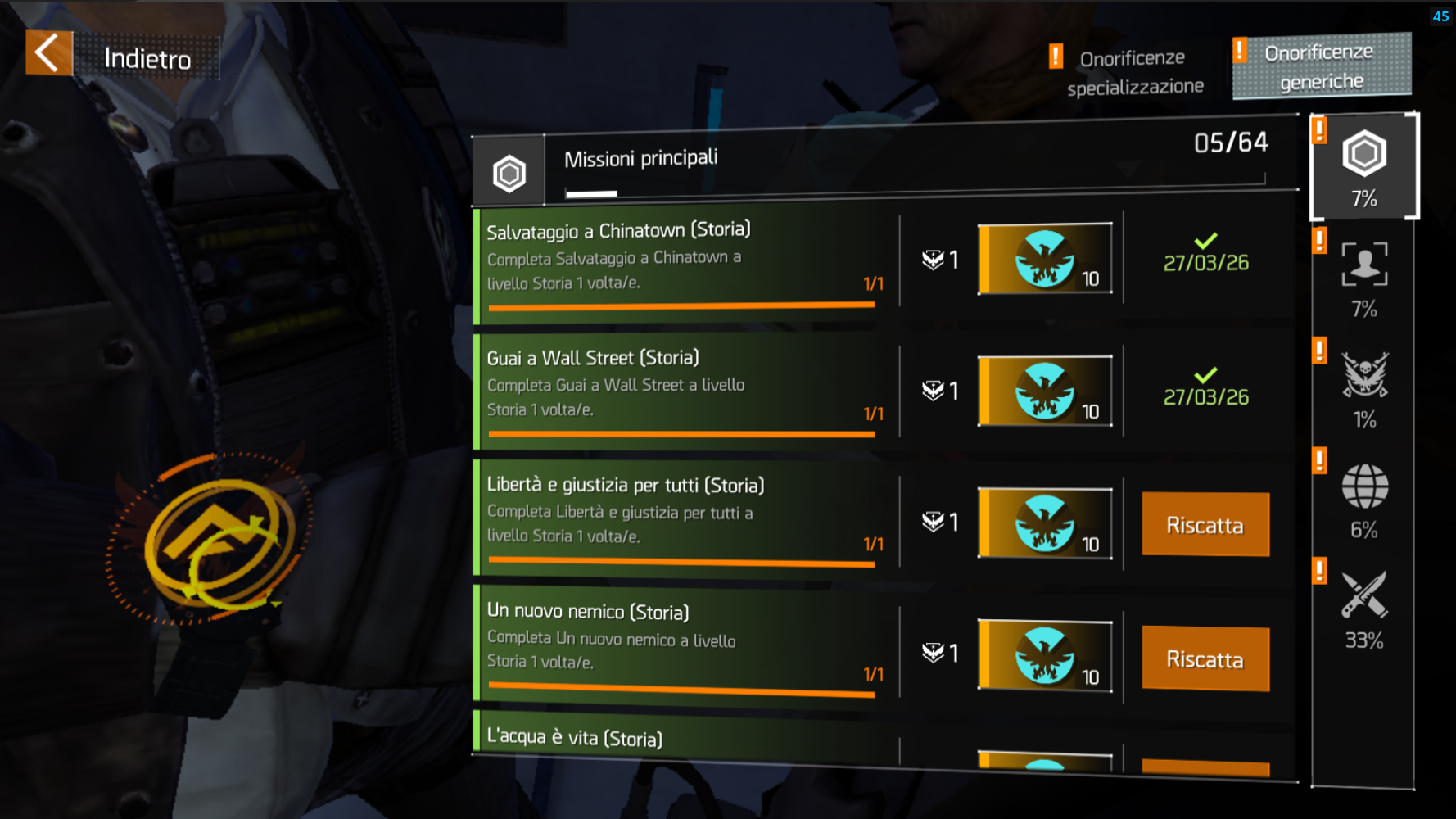Switch to Onorificenze specializzazione tab
Viewport: 1456px width, 819px height.
pos(1133,71)
